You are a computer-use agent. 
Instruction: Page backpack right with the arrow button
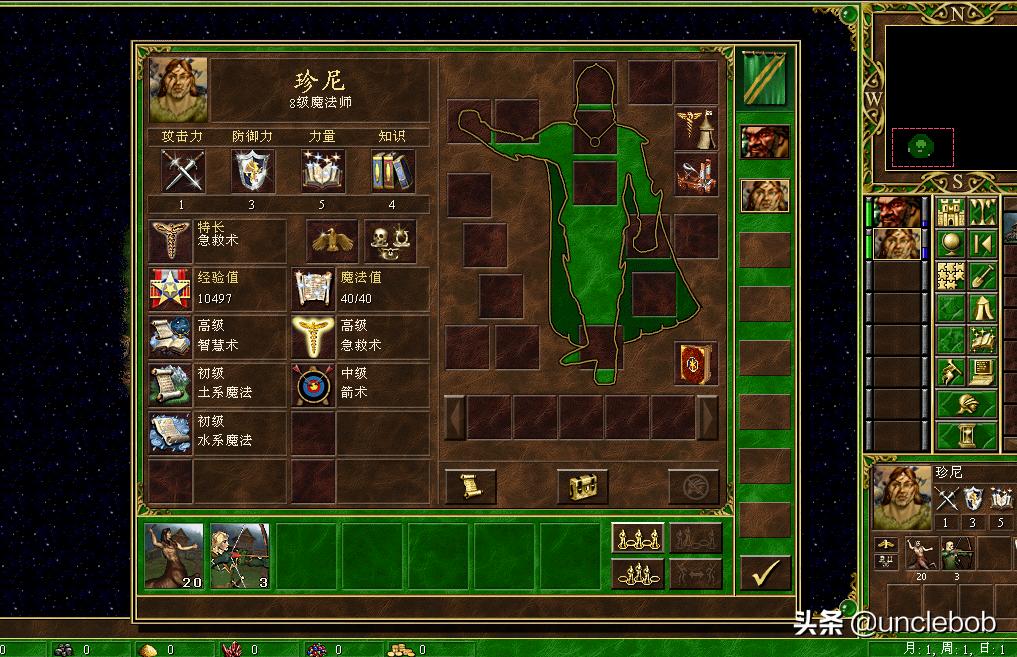(707, 417)
